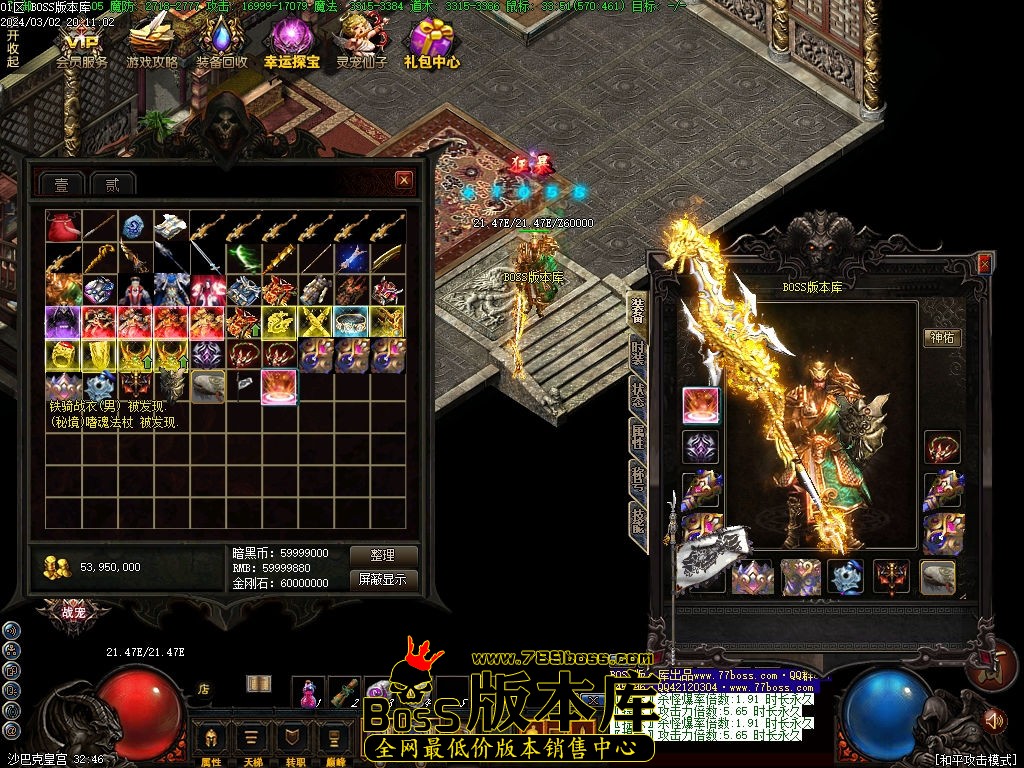The image size is (1024, 768).
Task: Toggle the sound speaker icon
Action: click(993, 719)
